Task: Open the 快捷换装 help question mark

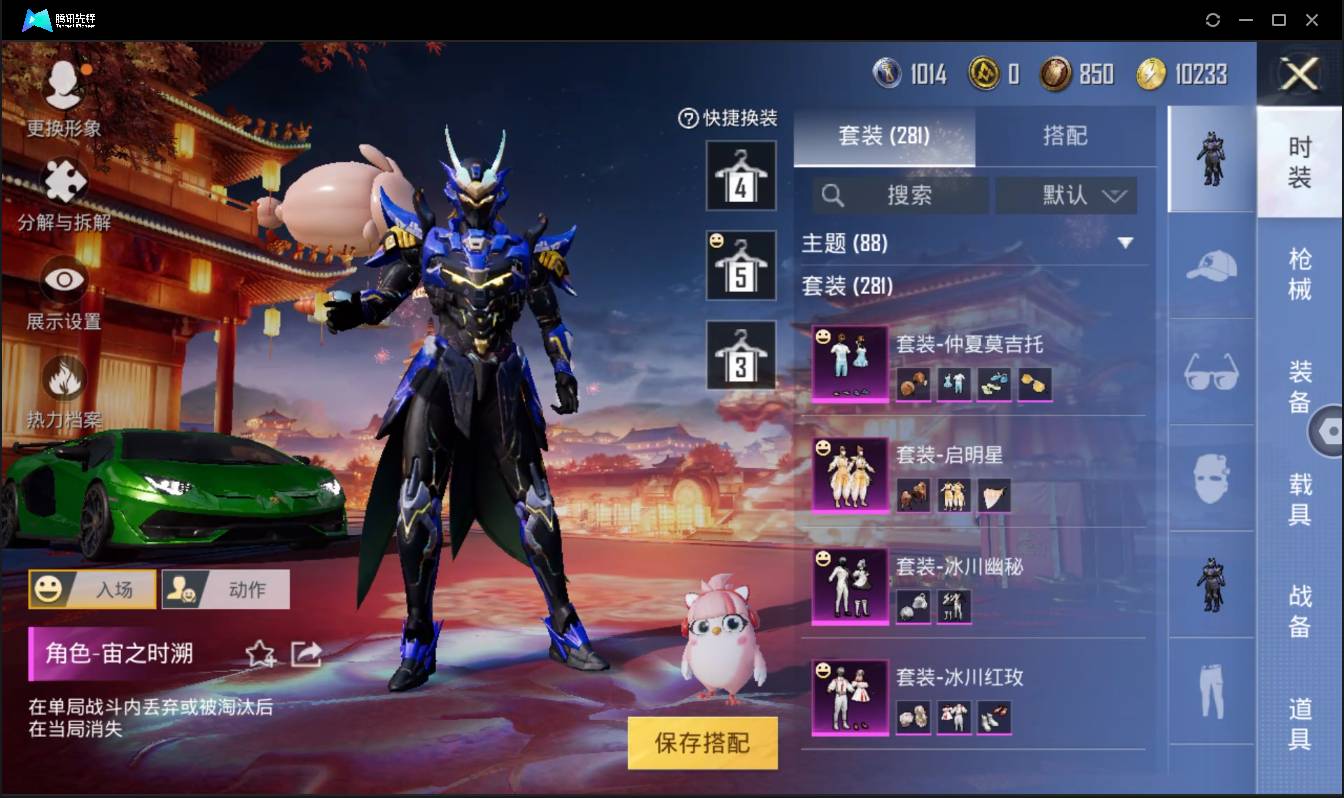Action: [x=687, y=119]
